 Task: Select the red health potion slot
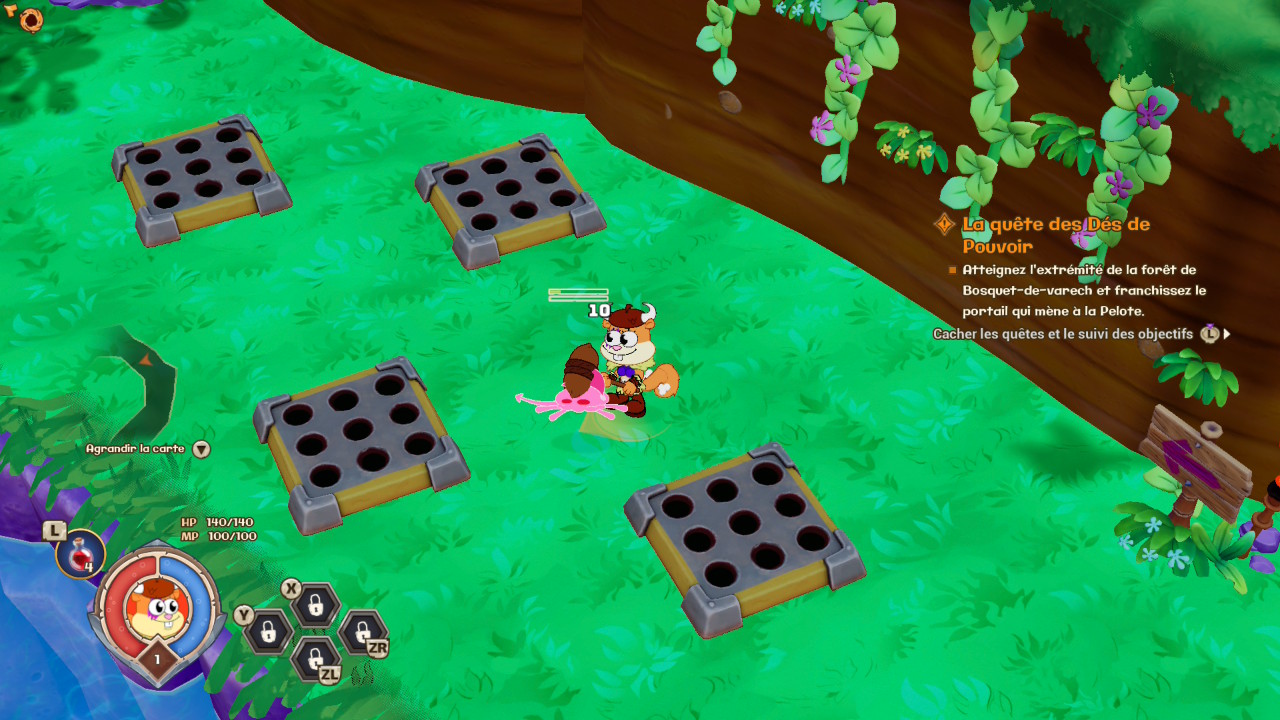(x=80, y=554)
